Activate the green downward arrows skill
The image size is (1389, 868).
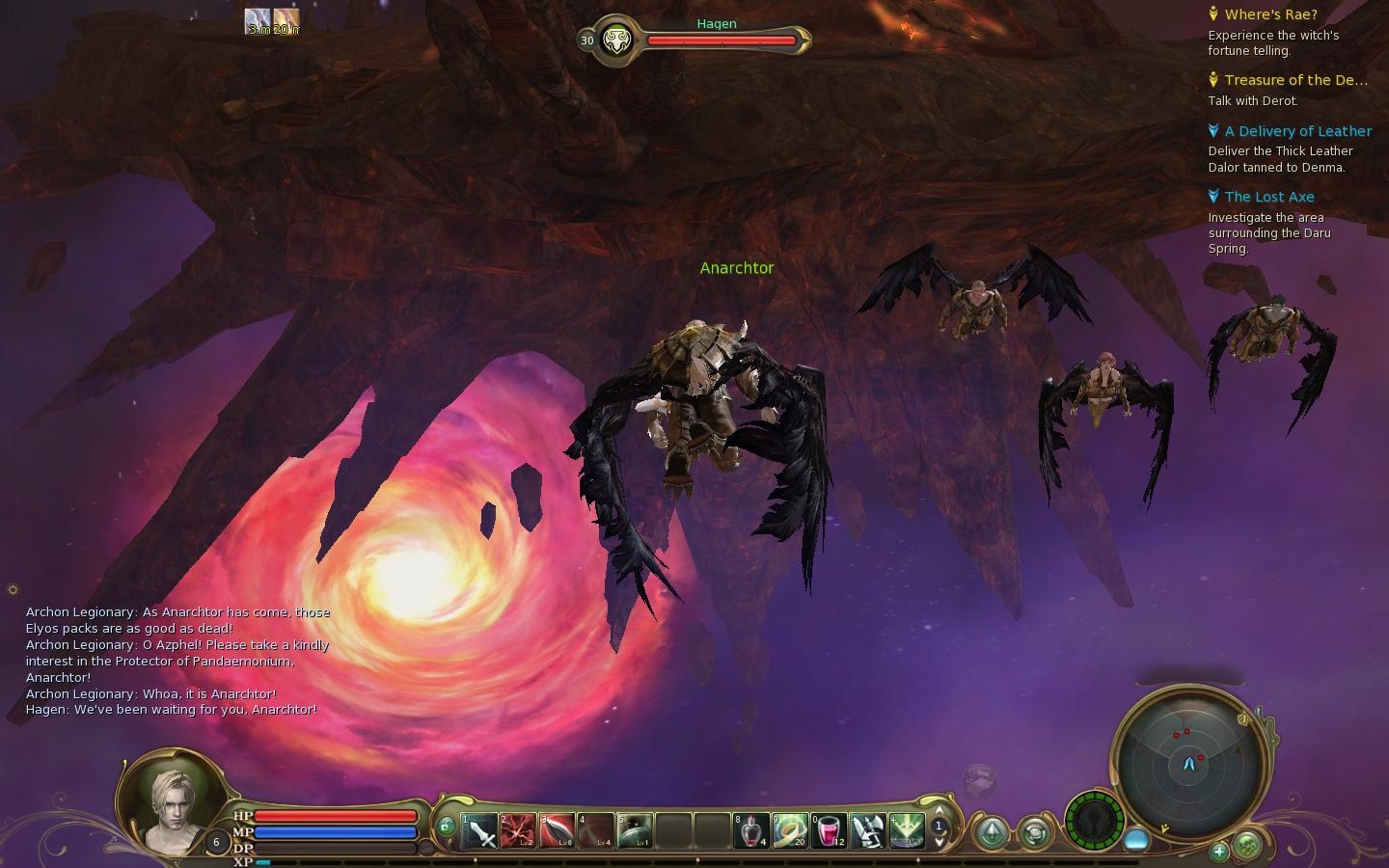(906, 830)
